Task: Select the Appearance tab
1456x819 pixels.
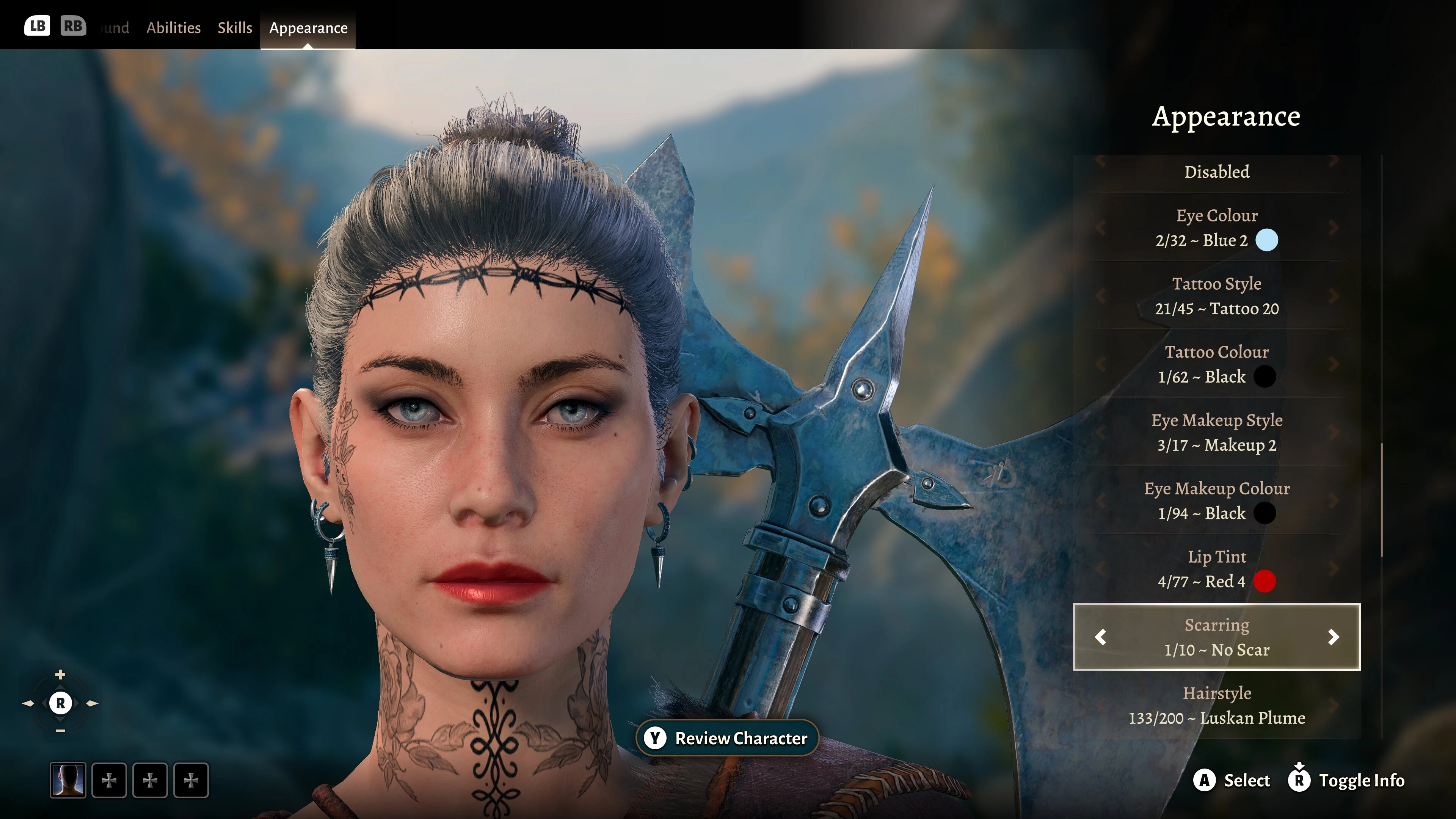Action: click(308, 28)
